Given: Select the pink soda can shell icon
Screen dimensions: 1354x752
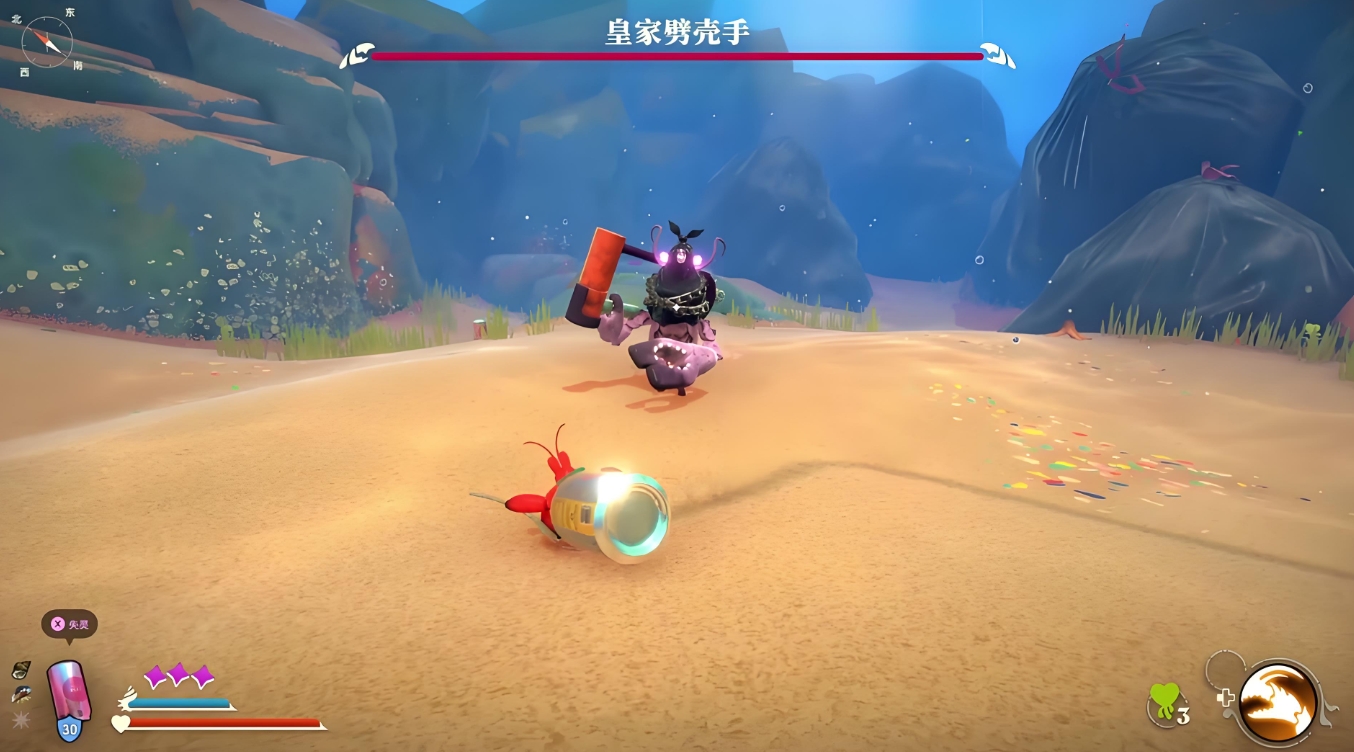Looking at the screenshot, I should click(69, 689).
